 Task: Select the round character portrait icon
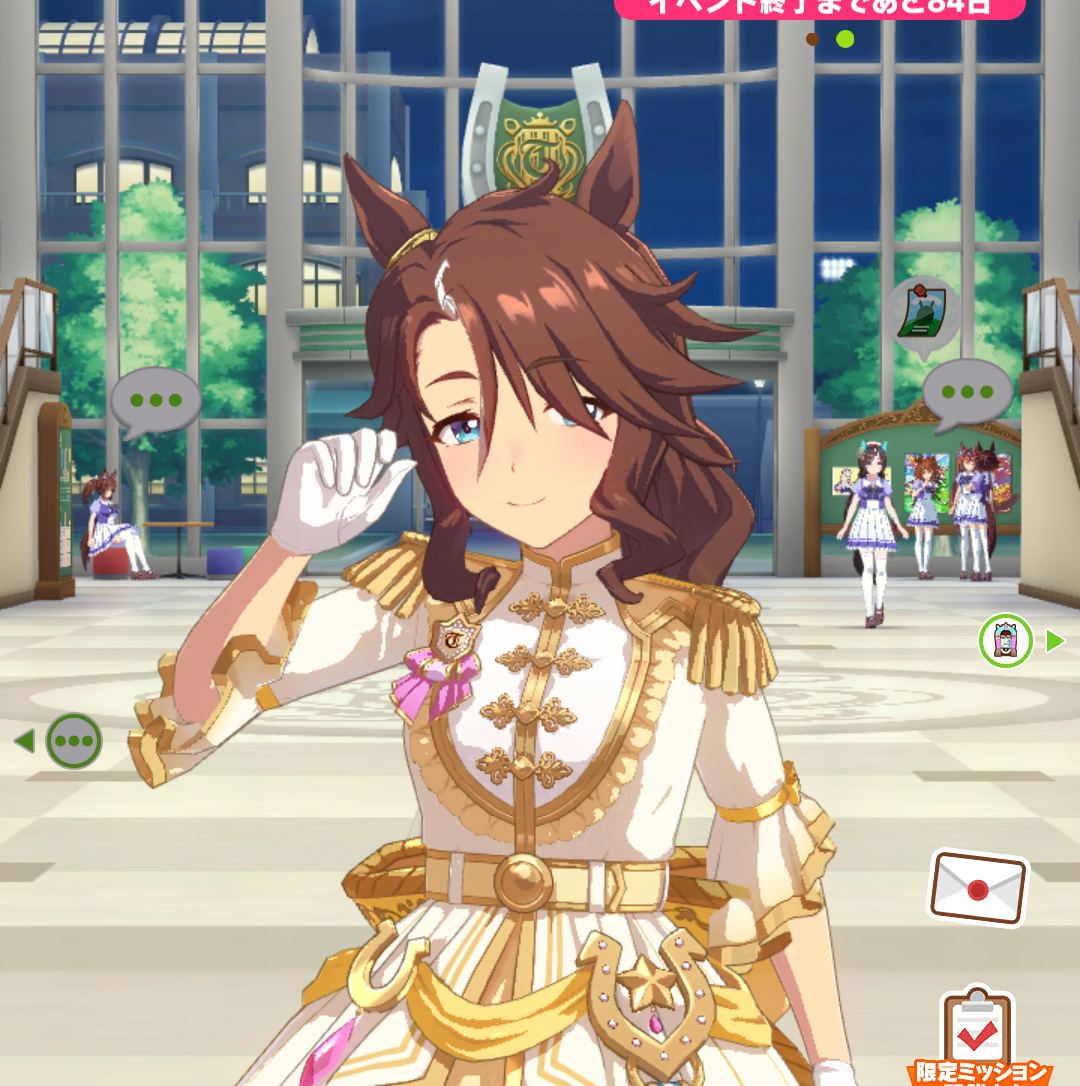coord(1005,641)
